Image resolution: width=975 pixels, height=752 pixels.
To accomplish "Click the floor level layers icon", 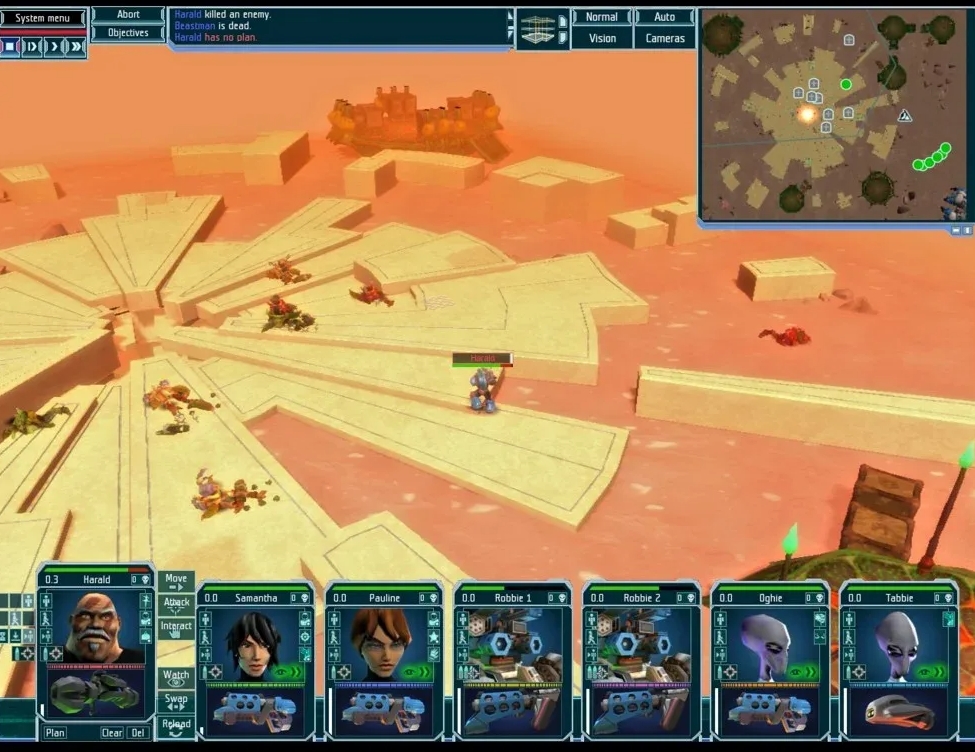I will click(x=537, y=28).
